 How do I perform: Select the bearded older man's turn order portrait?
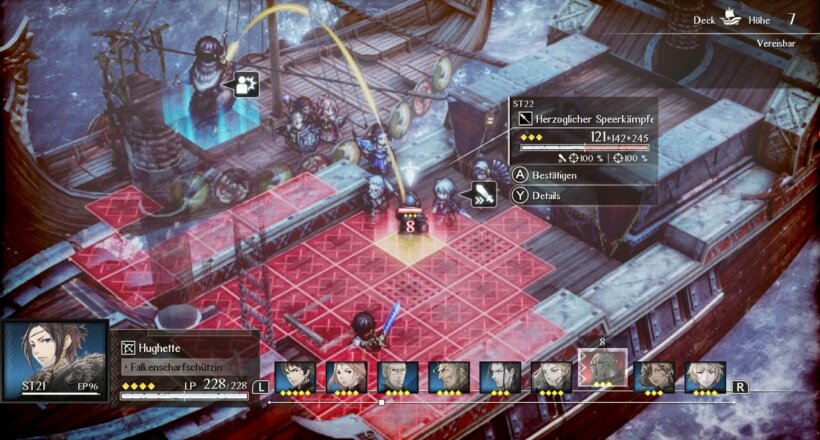click(448, 377)
